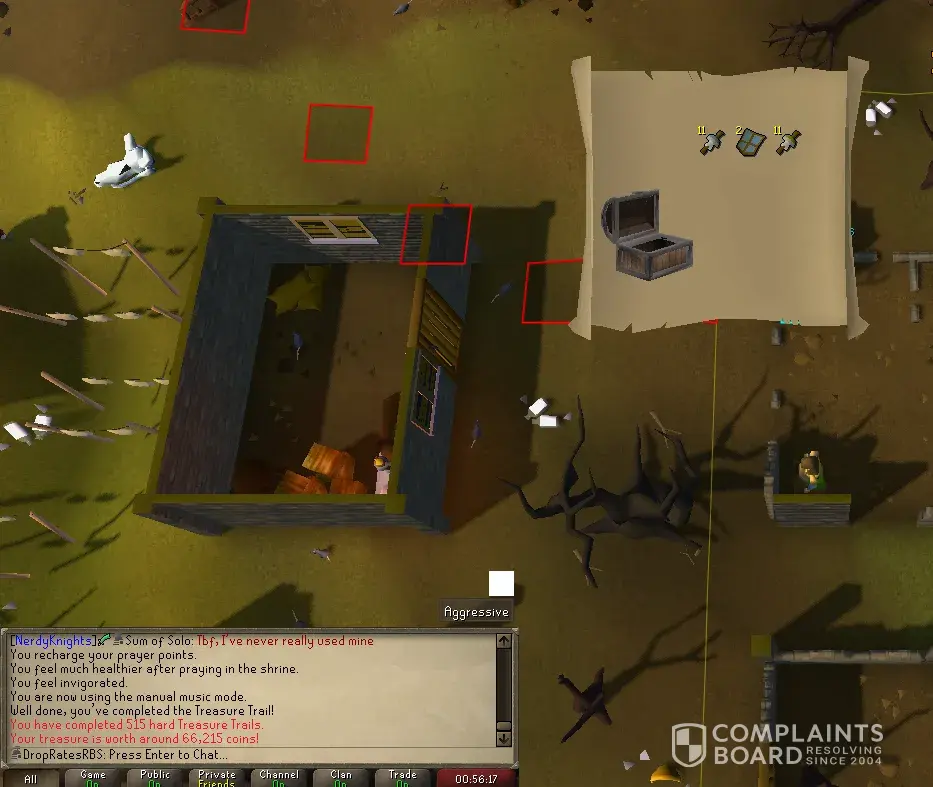Switch to the Channel chat tab
933x787 pixels.
(279, 778)
